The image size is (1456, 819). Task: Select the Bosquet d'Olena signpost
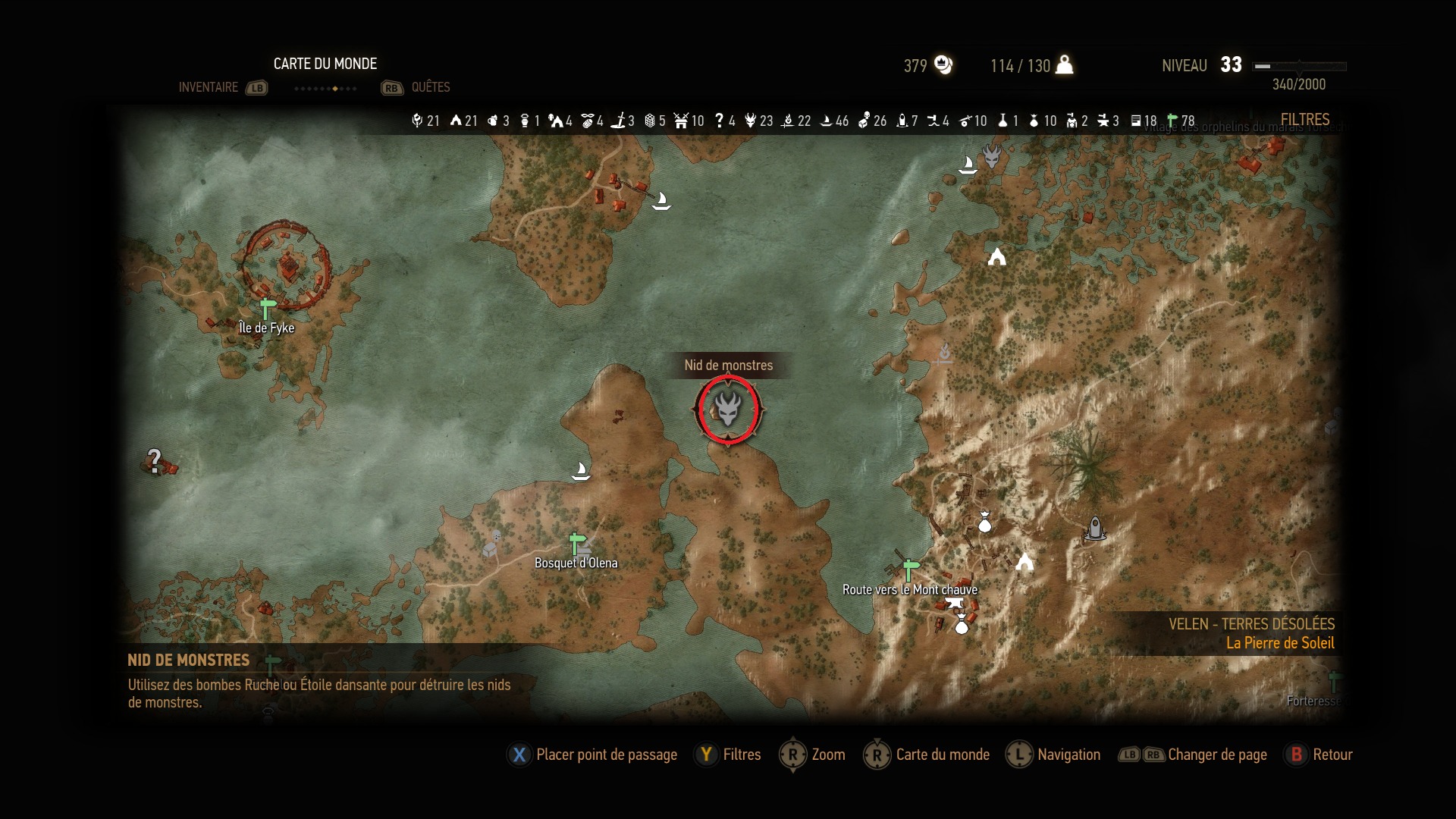click(x=577, y=544)
